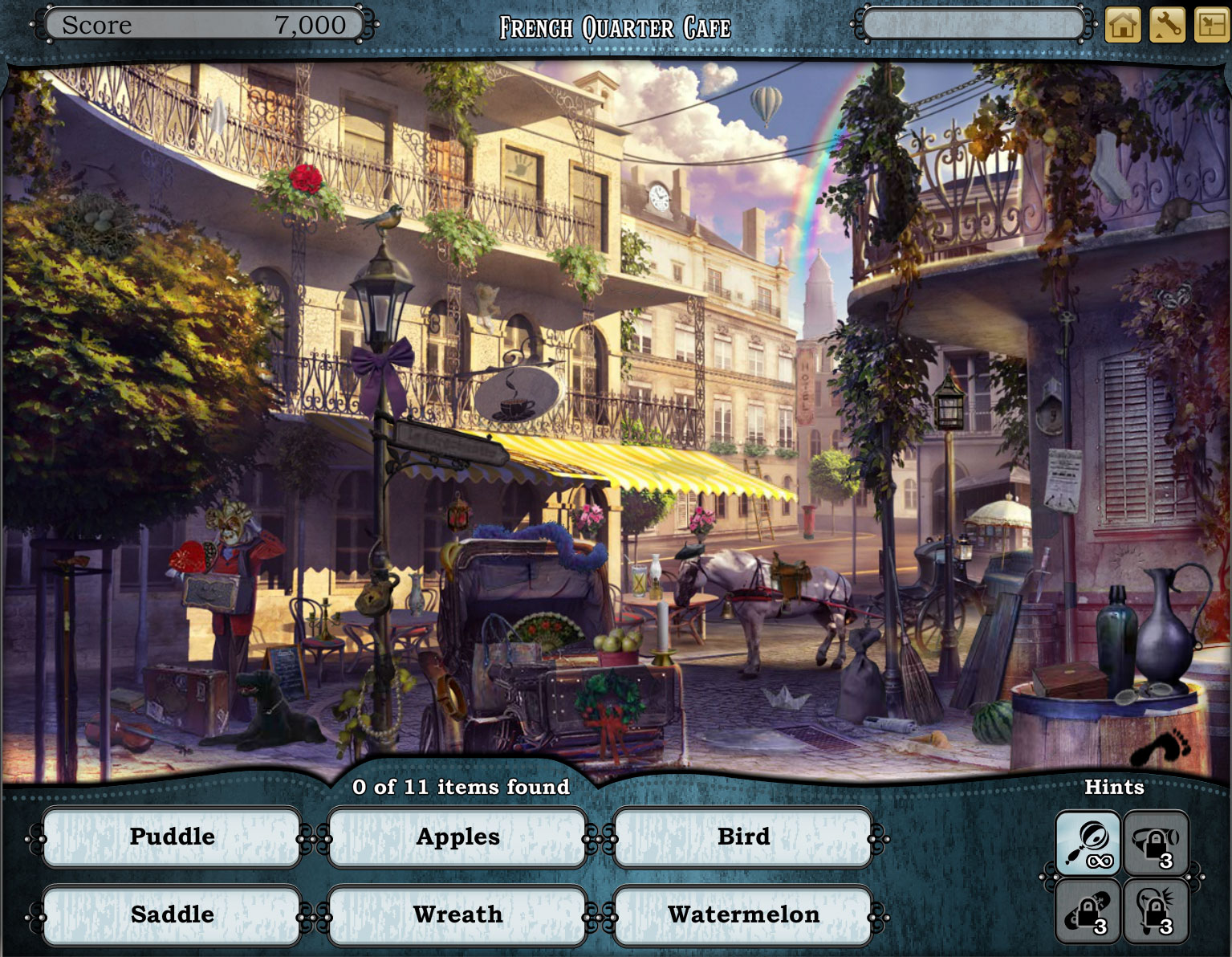Select the Bird item button
This screenshot has height=957, width=1232.
click(x=742, y=837)
